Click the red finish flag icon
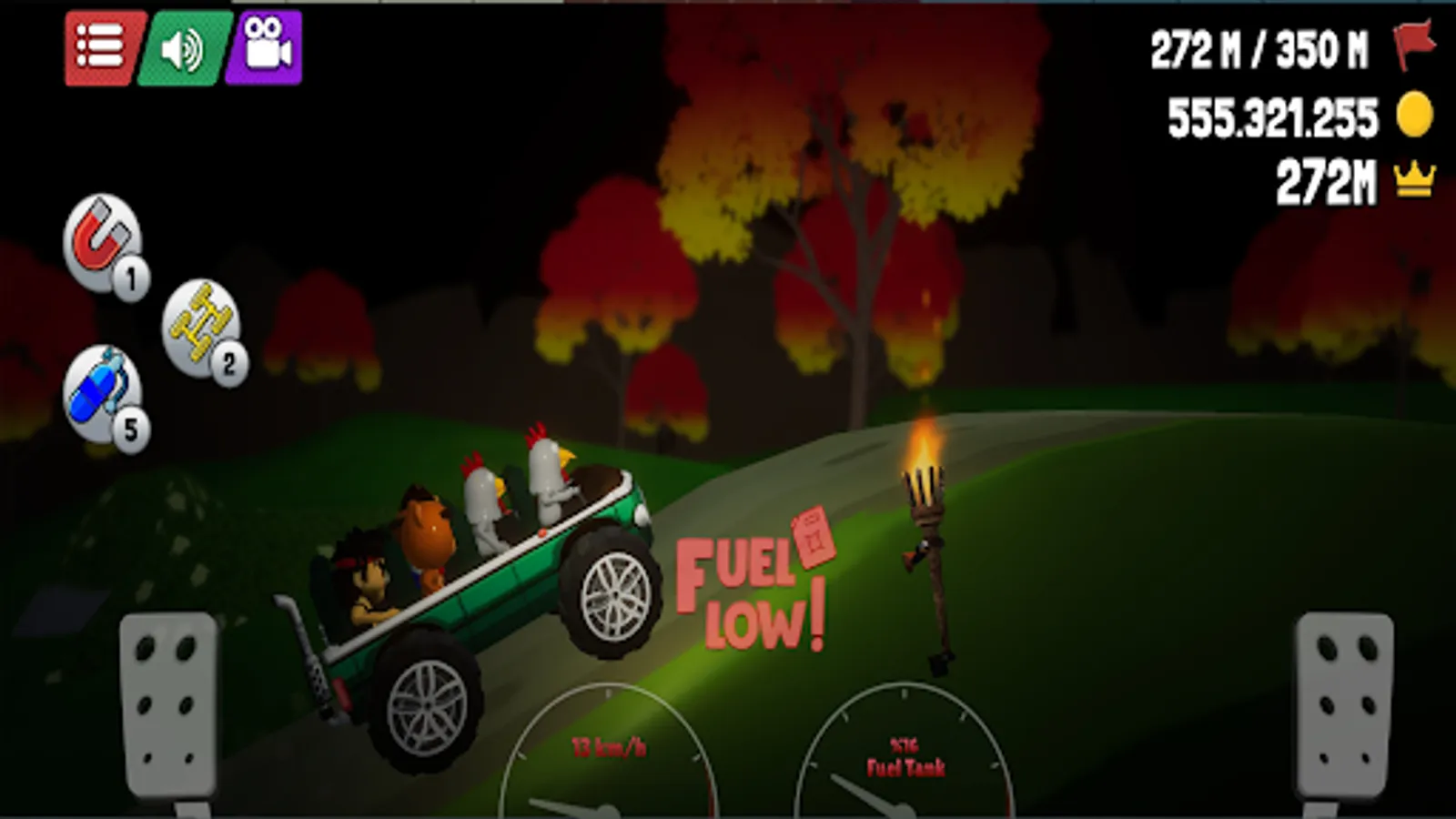The height and width of the screenshot is (819, 1456). pos(1410,45)
